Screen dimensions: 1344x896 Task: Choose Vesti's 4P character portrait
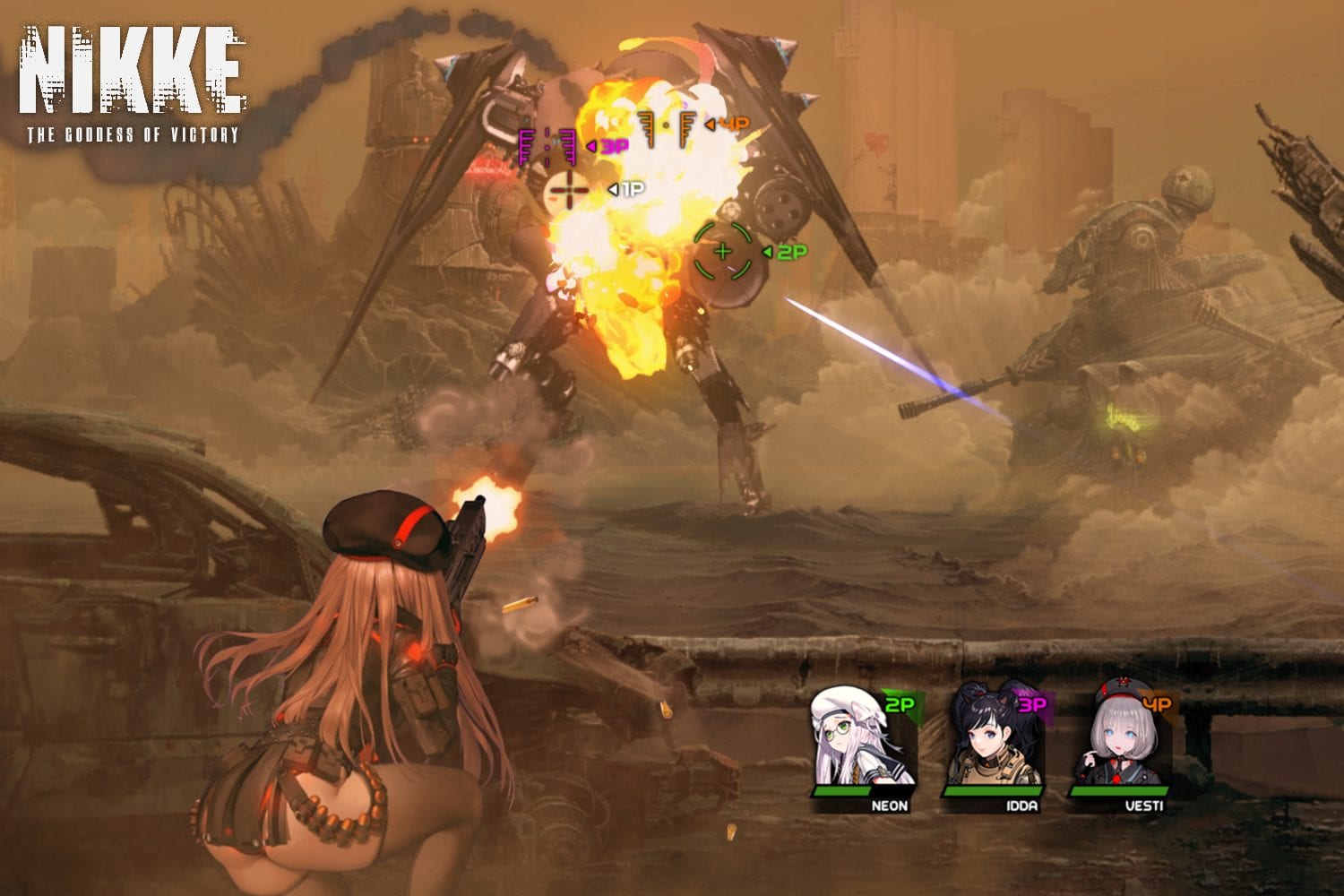[x=1122, y=737]
